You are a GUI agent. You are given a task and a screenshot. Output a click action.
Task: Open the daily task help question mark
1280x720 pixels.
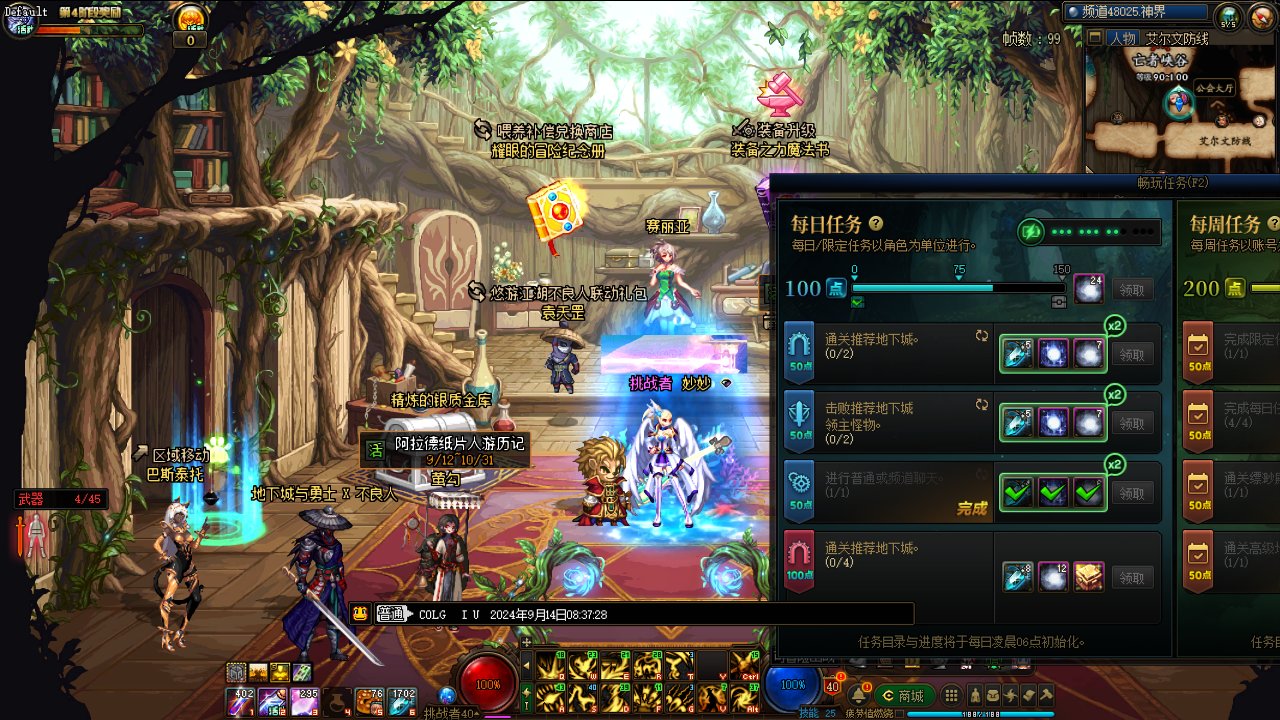[876, 224]
